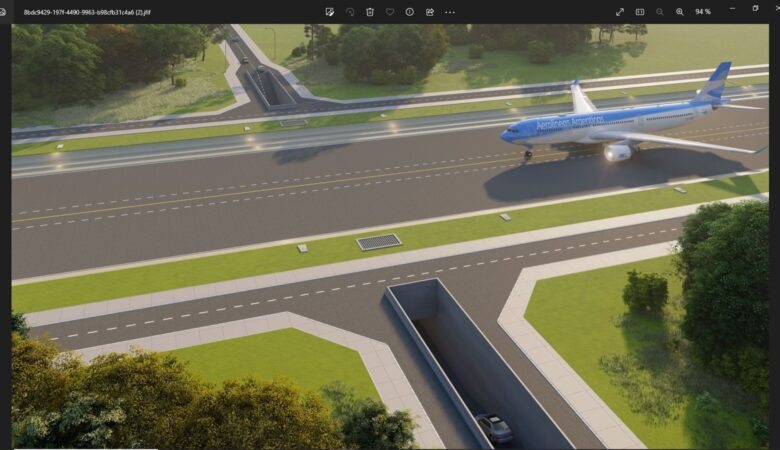Zoom in using the magnifier plus button
The width and height of the screenshot is (780, 450).
click(x=680, y=12)
